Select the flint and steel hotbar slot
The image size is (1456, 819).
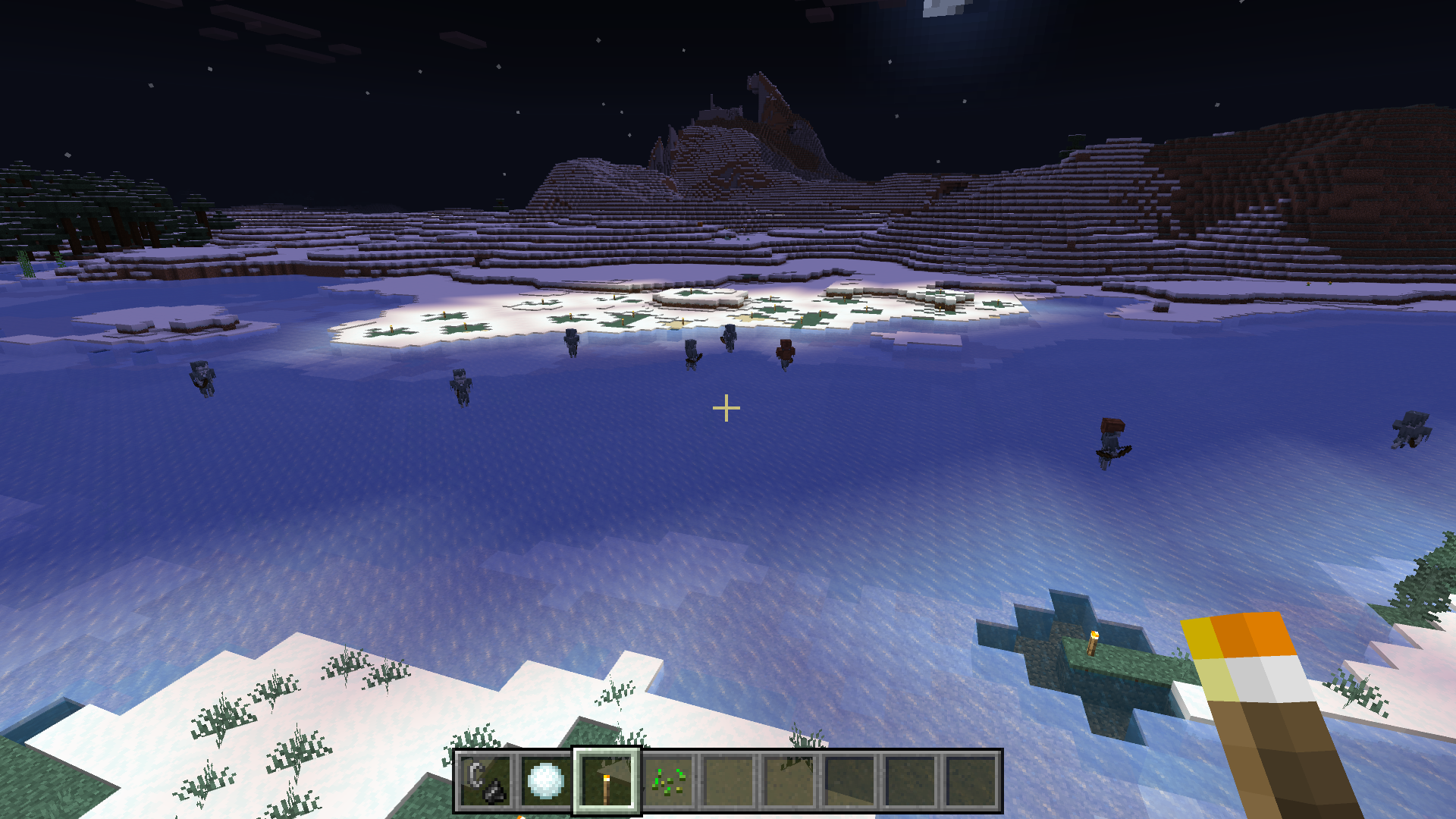point(485,781)
